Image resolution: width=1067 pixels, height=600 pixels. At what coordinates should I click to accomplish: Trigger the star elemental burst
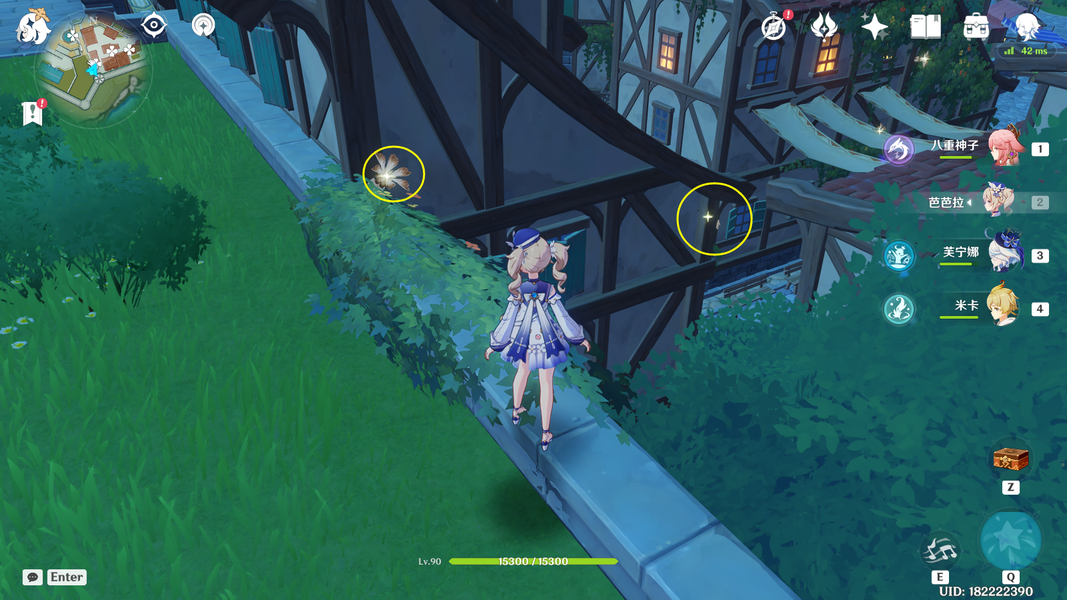pyautogui.click(x=1010, y=540)
